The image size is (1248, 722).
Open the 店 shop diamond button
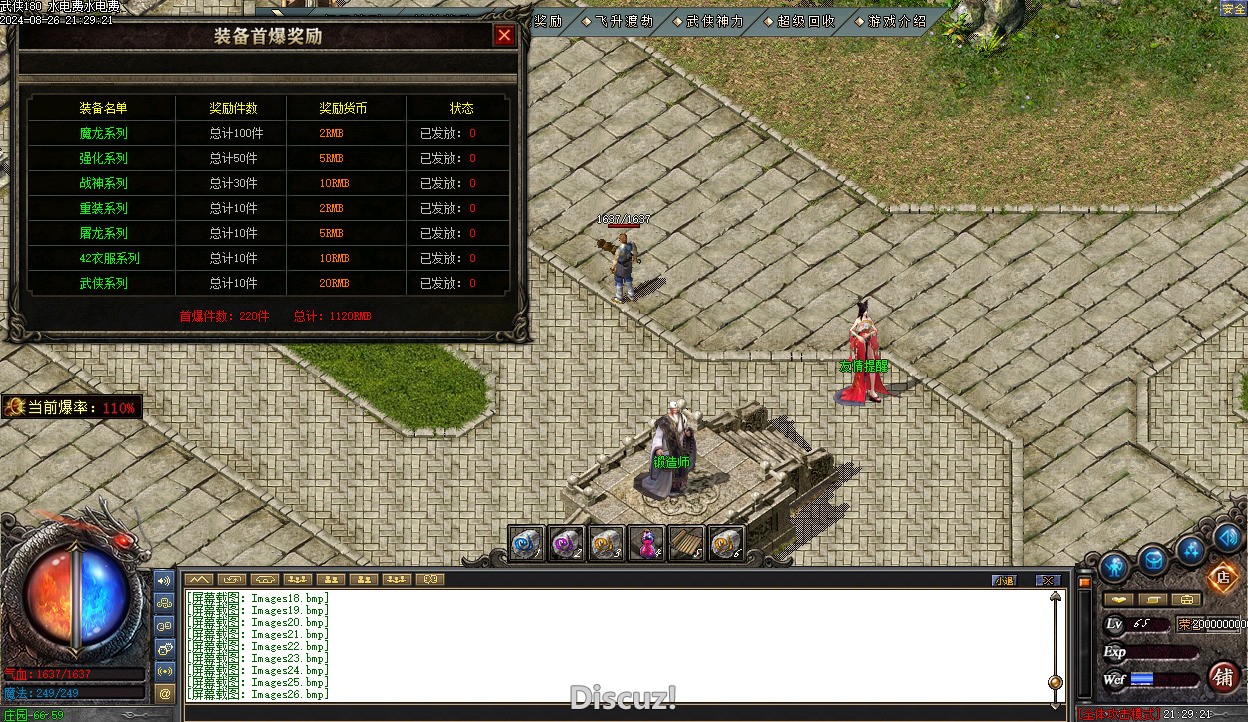point(1221,576)
